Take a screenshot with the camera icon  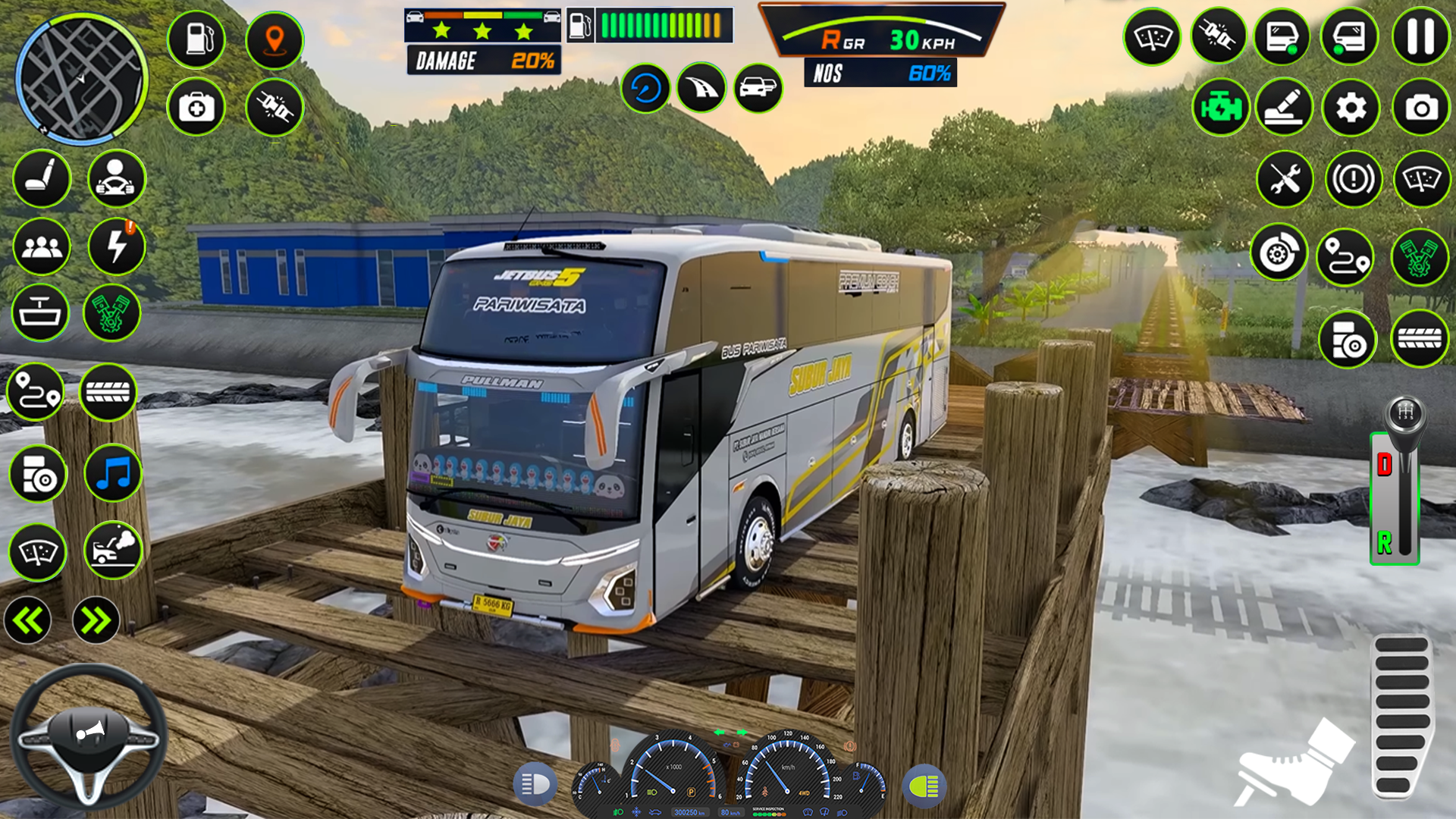(1420, 108)
